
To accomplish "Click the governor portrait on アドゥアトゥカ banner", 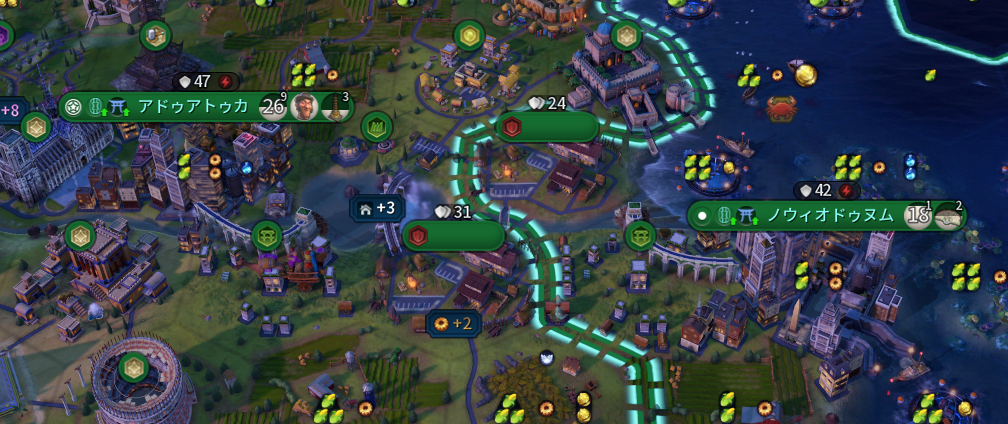I will (x=305, y=106).
